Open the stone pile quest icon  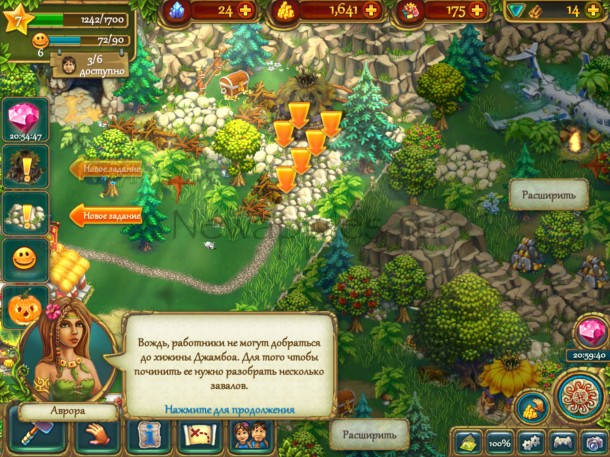(x=22, y=213)
